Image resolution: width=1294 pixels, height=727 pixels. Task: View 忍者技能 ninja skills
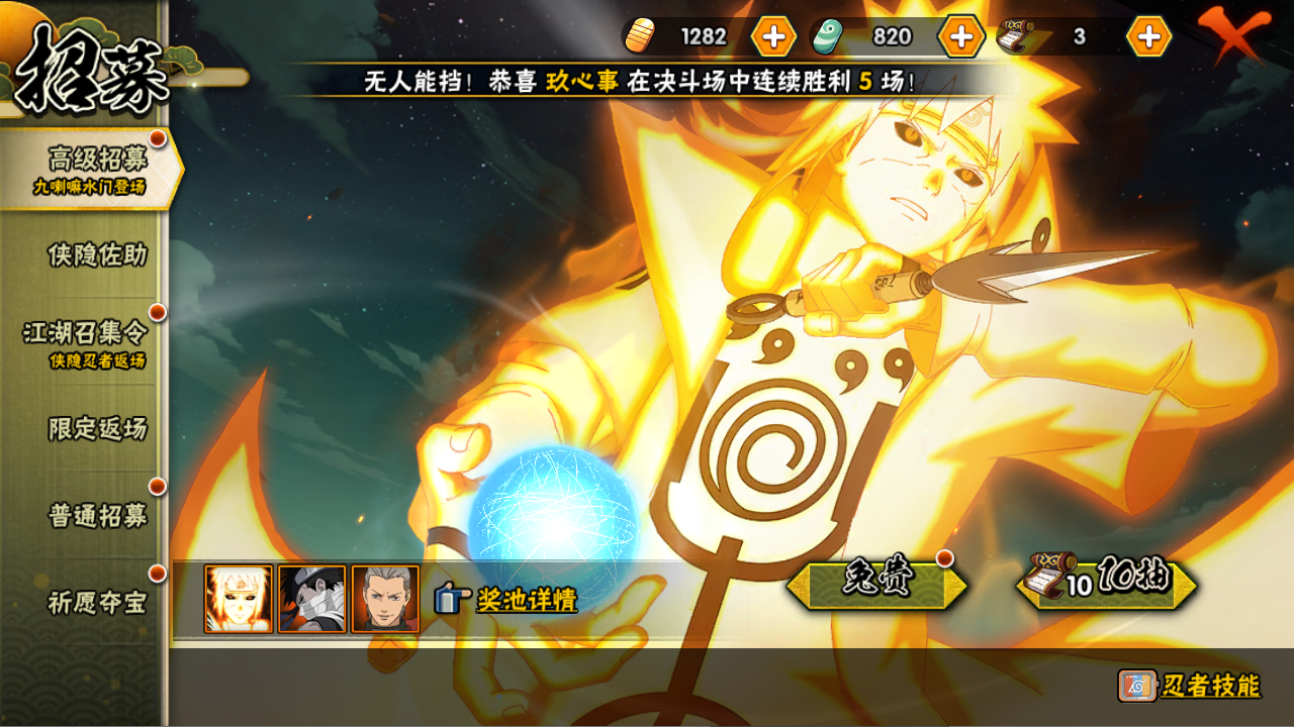click(x=1190, y=686)
